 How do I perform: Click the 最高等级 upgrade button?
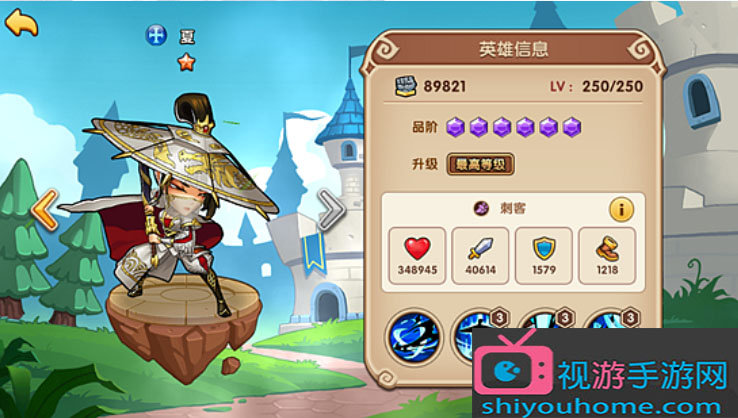[x=479, y=164]
